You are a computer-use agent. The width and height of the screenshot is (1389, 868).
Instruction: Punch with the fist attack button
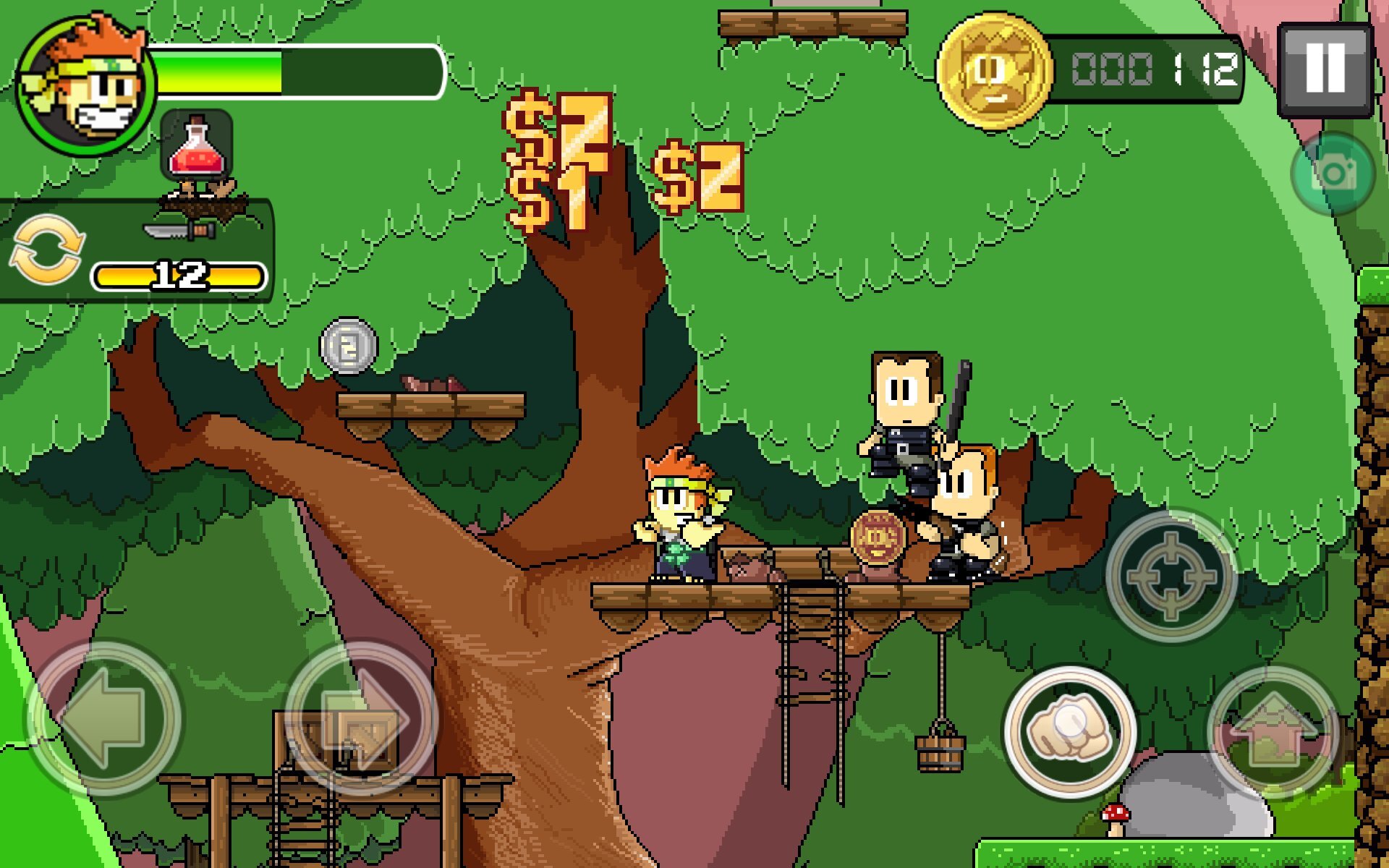click(x=1069, y=732)
